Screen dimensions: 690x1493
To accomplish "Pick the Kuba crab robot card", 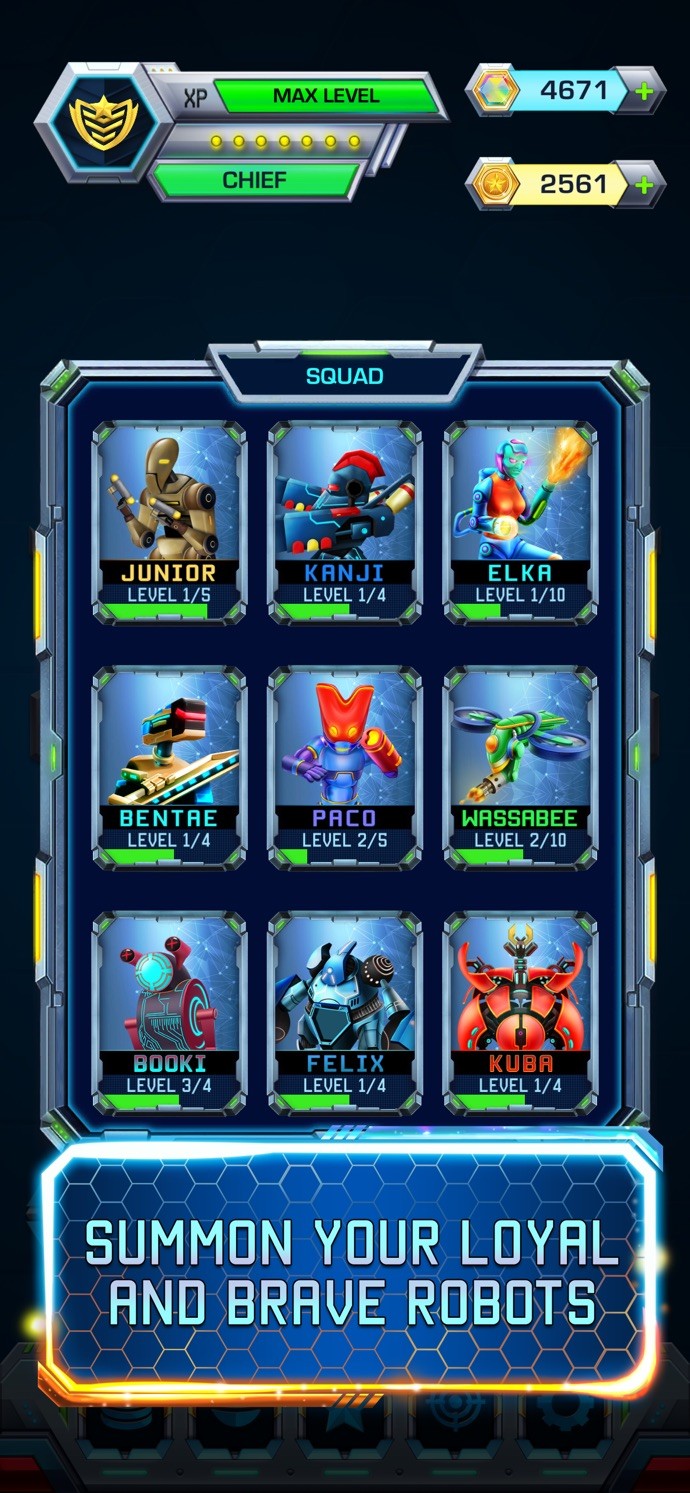I will [520, 1012].
